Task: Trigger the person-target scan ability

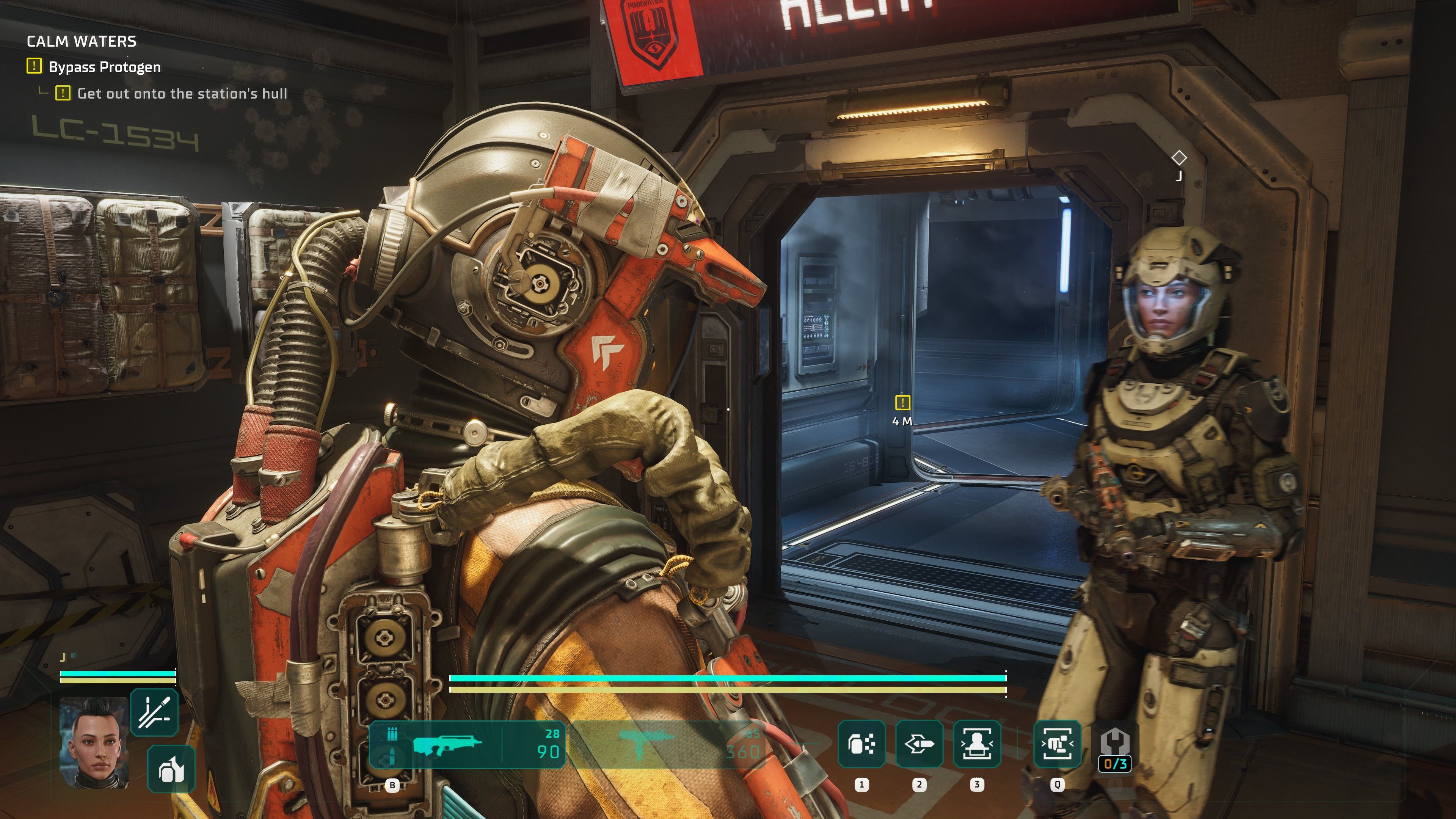Action: (977, 744)
